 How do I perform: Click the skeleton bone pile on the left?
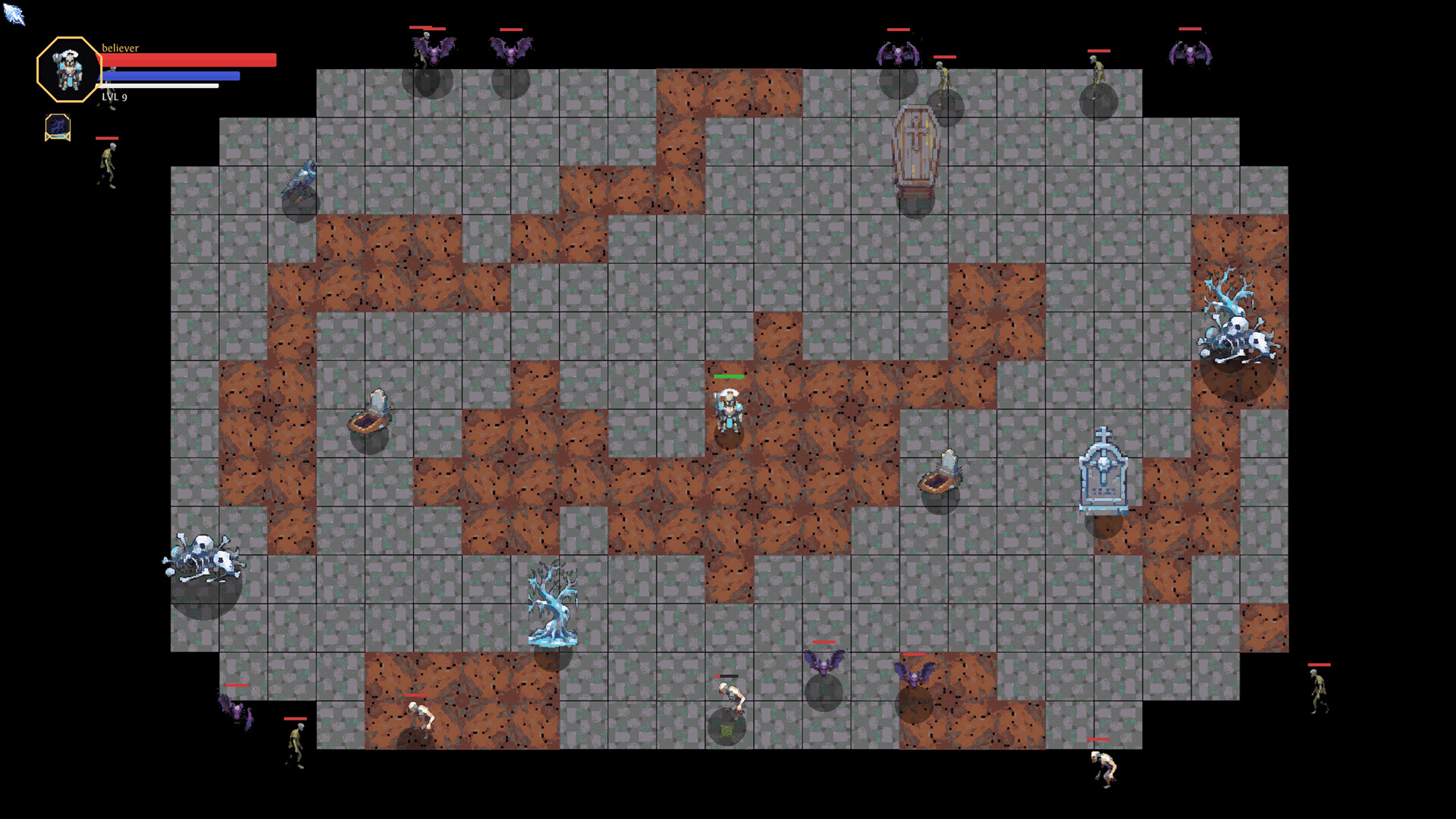click(x=203, y=557)
